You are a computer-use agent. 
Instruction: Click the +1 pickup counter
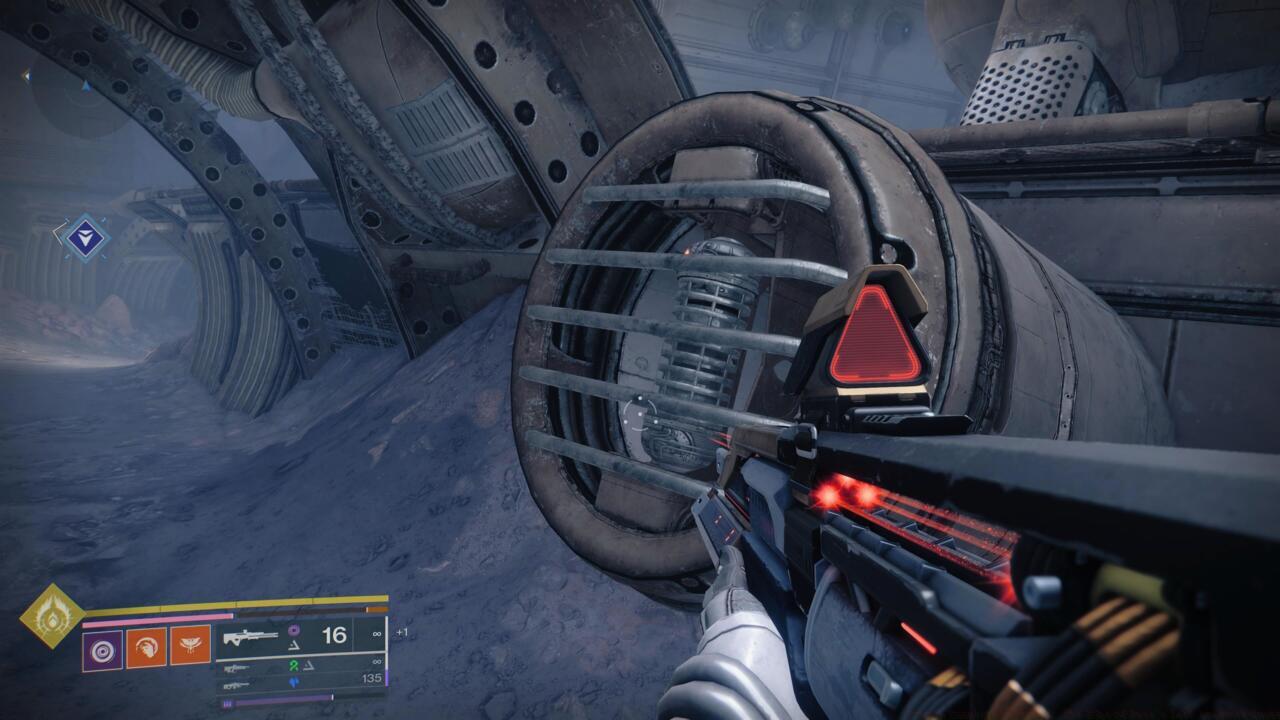(402, 631)
